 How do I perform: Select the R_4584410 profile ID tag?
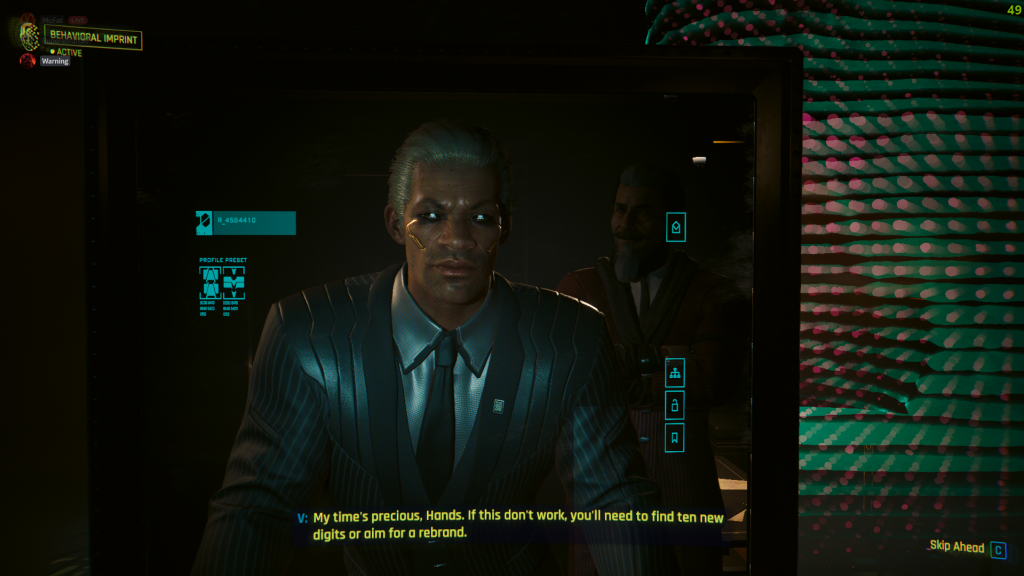pyautogui.click(x=245, y=222)
